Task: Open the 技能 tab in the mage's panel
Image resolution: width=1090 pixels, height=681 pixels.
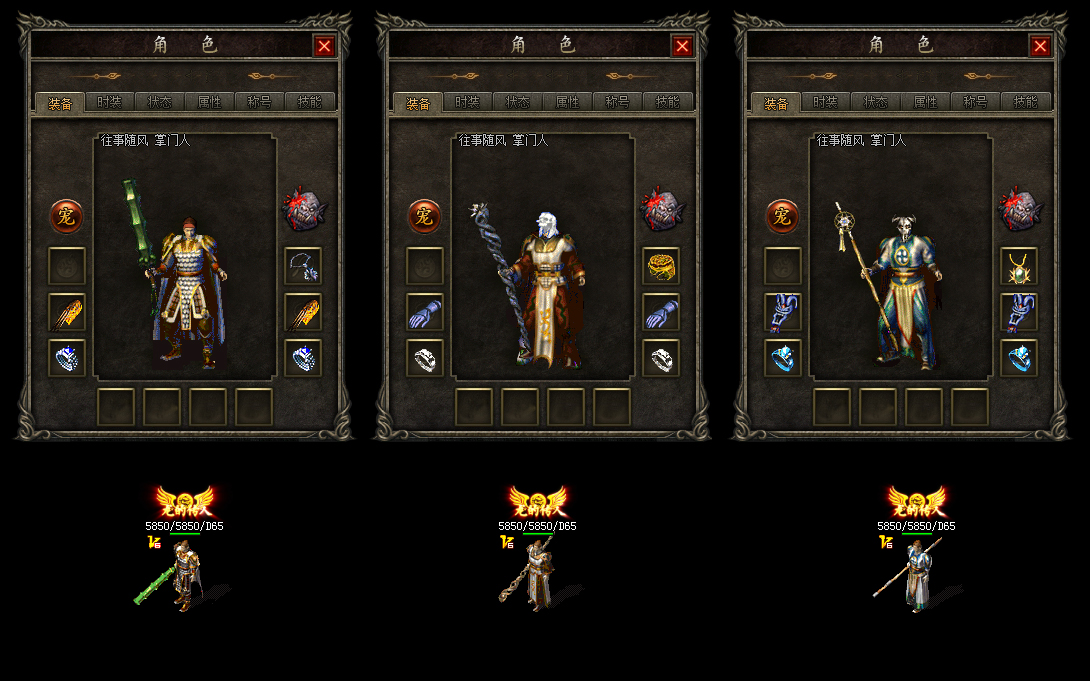Action: click(x=668, y=102)
